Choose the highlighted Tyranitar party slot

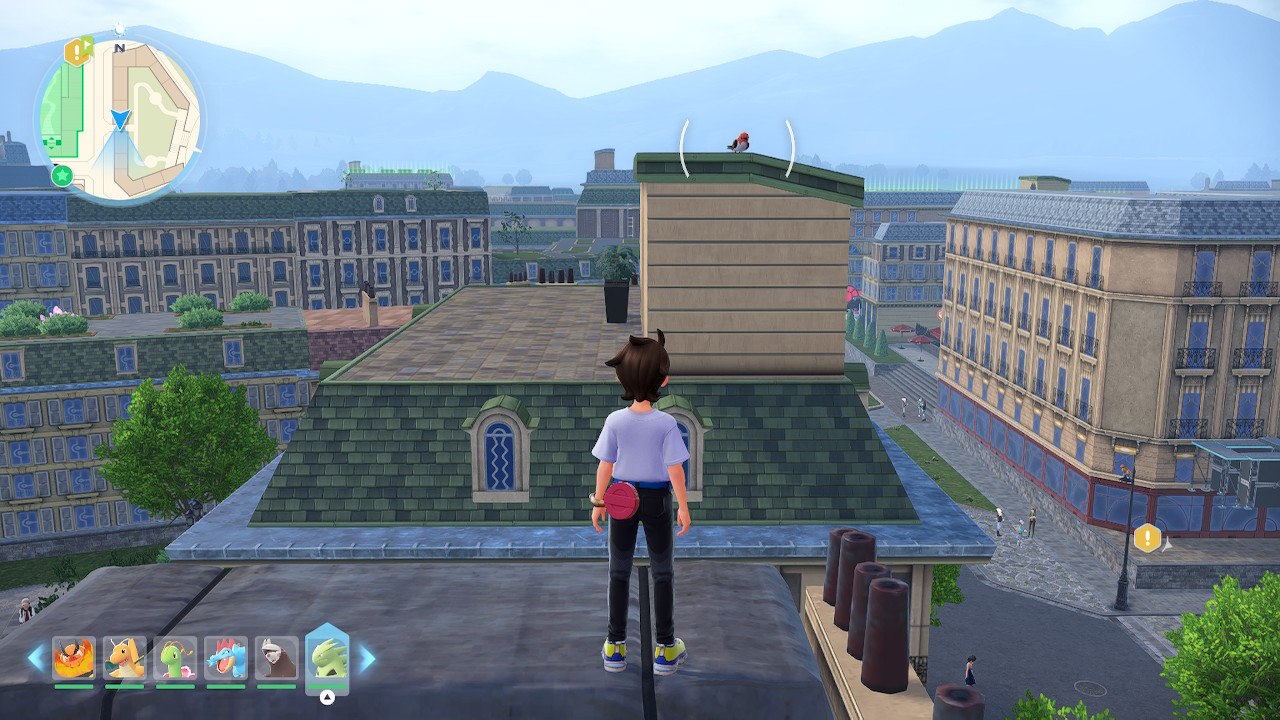[327, 657]
